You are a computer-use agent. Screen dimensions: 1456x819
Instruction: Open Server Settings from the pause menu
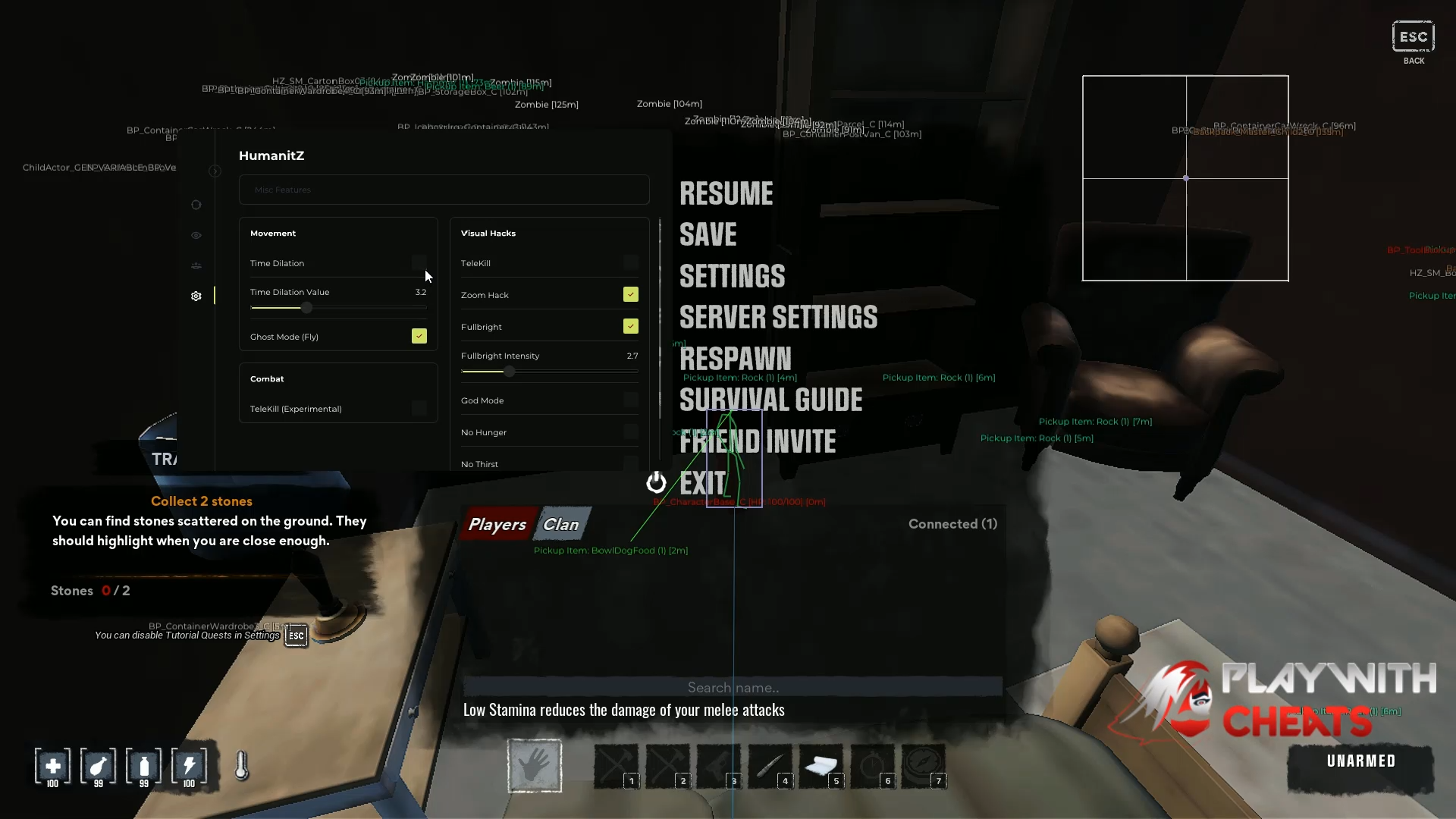(x=778, y=317)
